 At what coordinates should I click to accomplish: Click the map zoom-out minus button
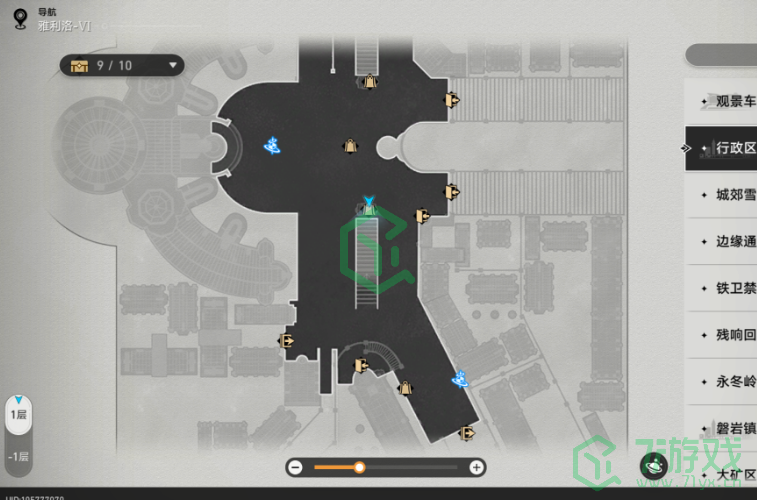click(x=295, y=467)
